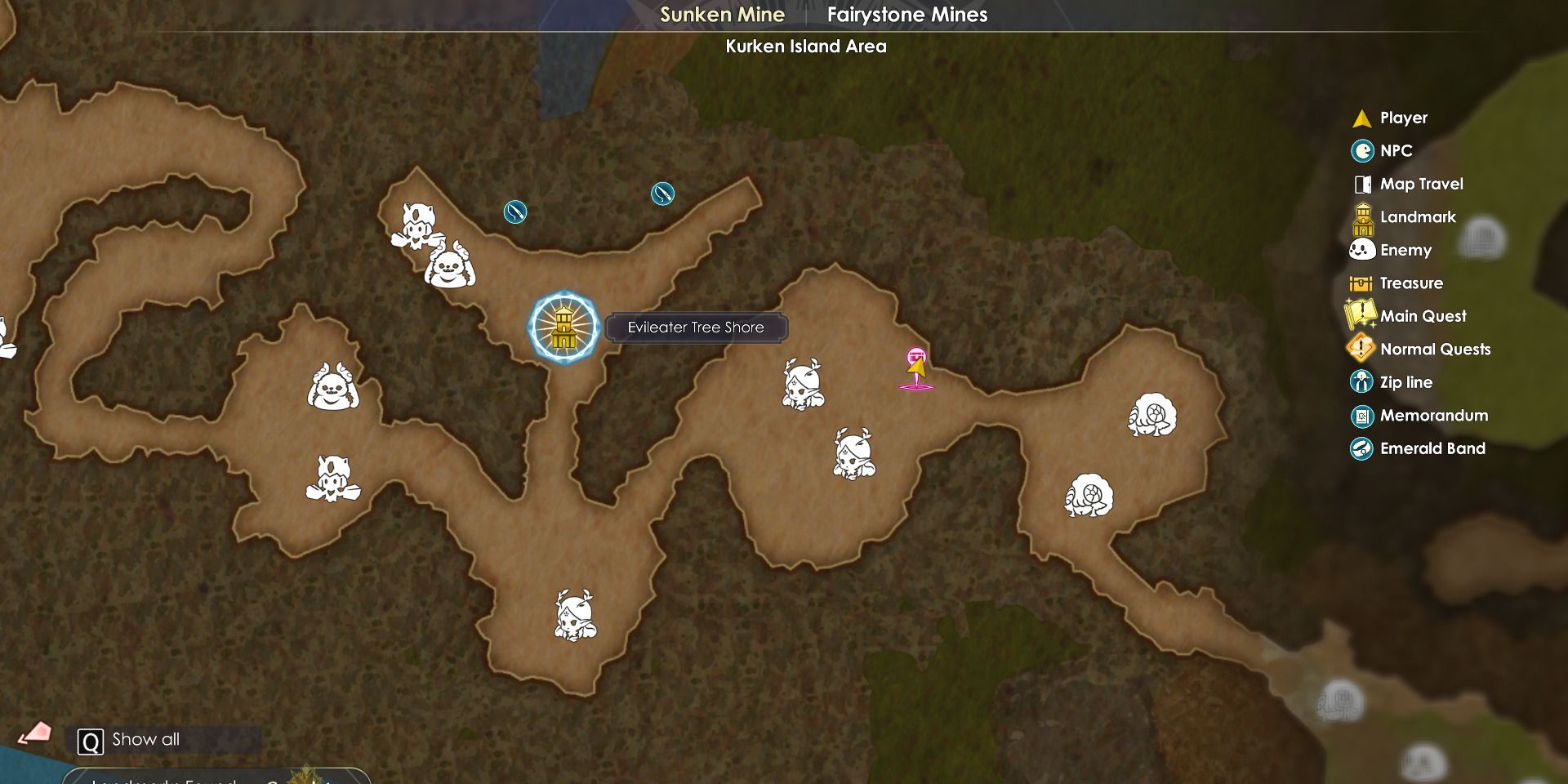Switch to the Fairystone Mines tab

[906, 15]
